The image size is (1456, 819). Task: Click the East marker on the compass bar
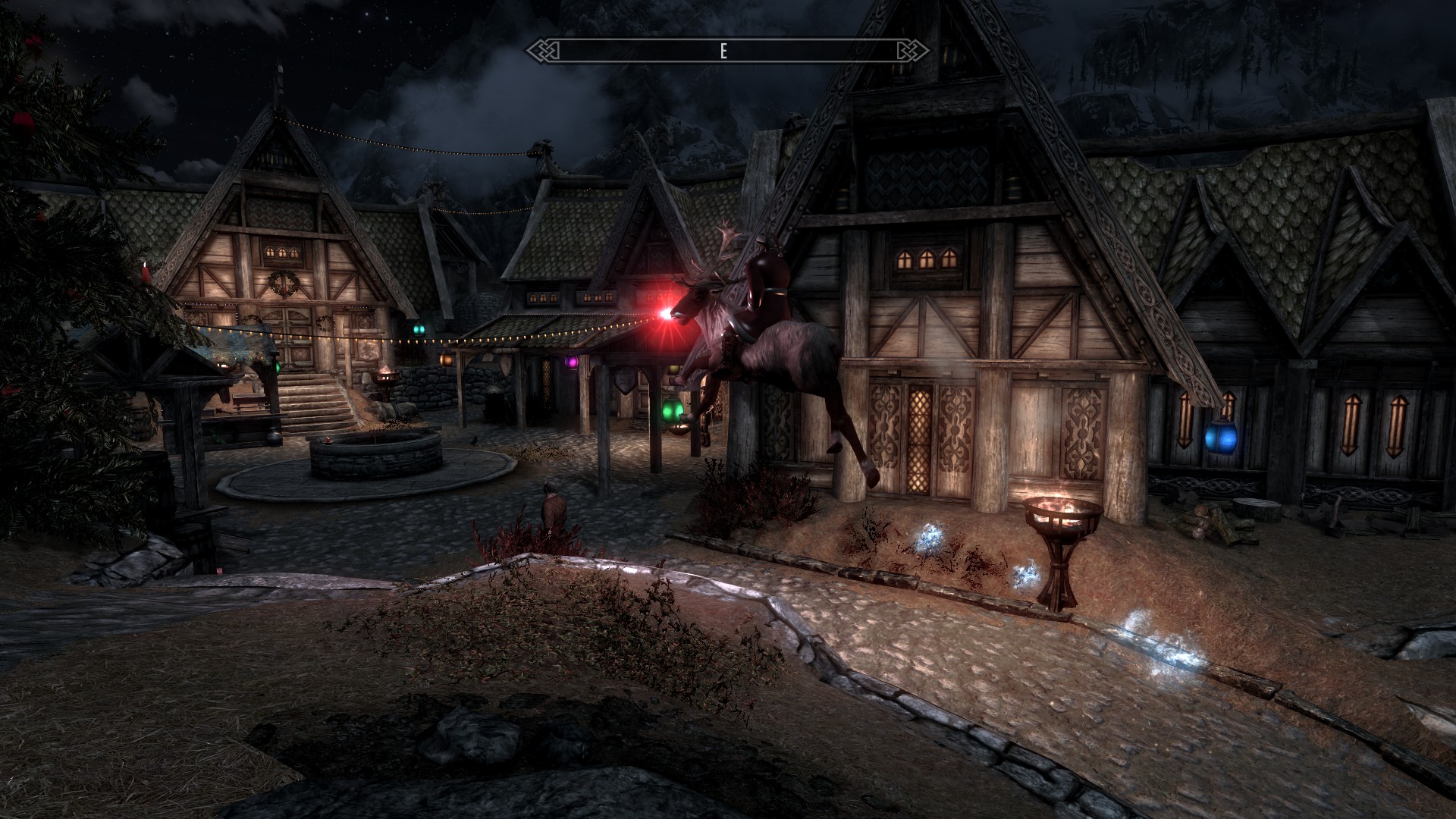(x=723, y=52)
